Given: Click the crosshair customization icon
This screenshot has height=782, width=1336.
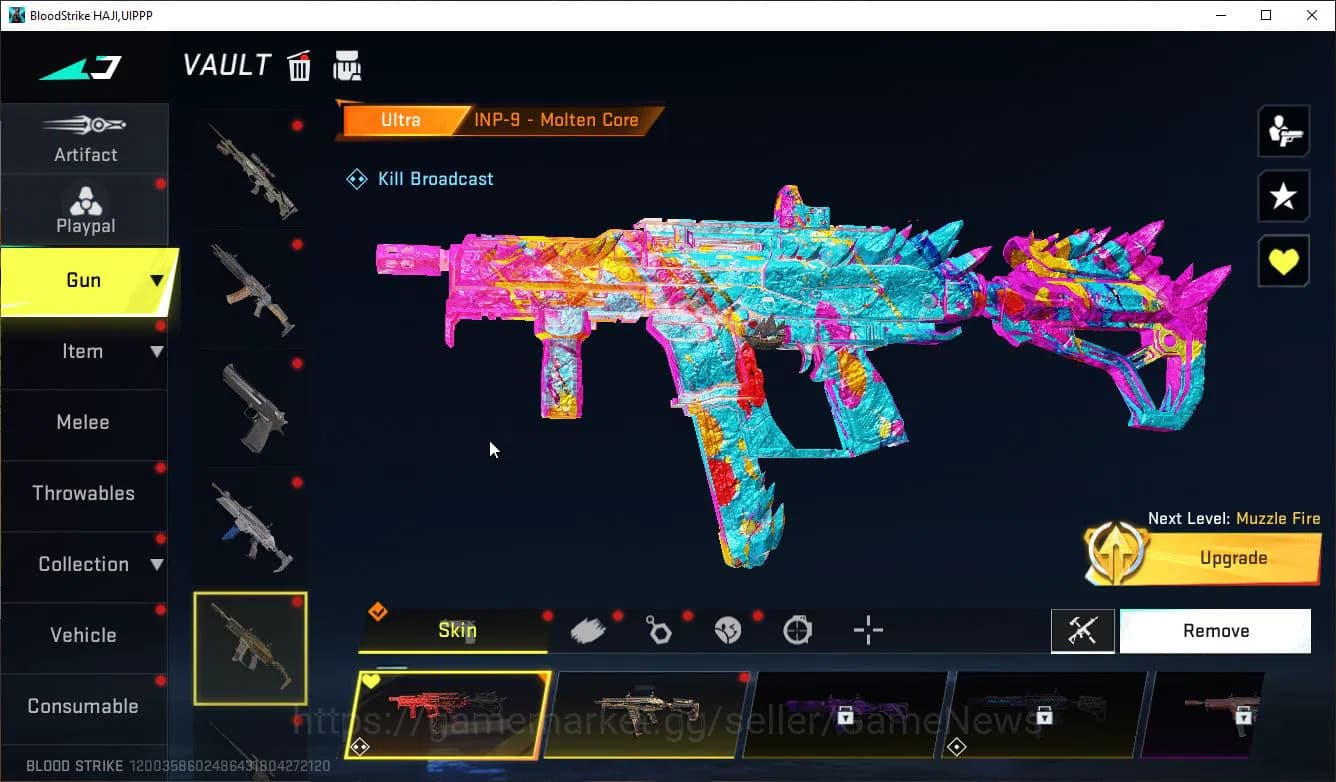Looking at the screenshot, I should pyautogui.click(x=867, y=629).
